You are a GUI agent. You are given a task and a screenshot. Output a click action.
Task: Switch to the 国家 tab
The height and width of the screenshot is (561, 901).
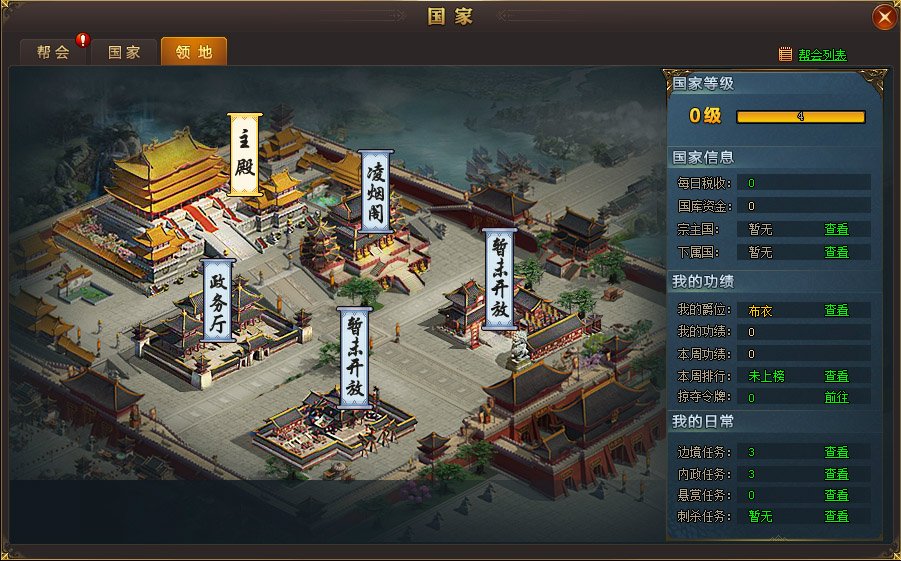click(x=124, y=52)
